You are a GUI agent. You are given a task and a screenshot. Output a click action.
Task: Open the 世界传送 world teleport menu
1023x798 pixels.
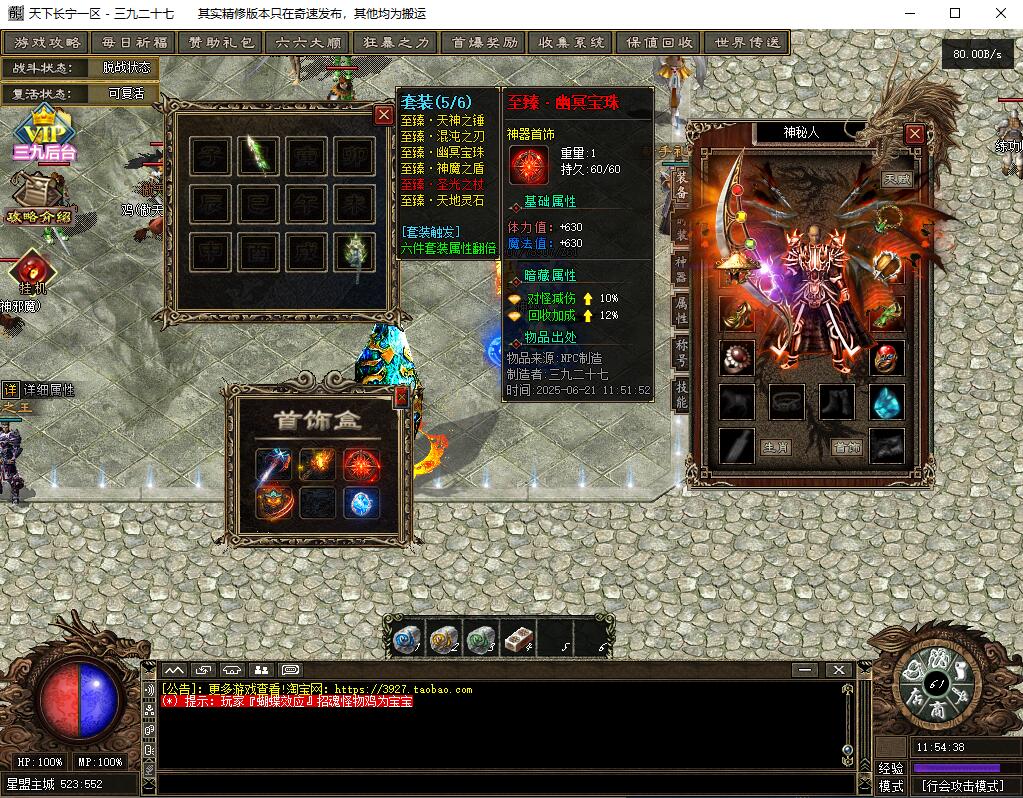coord(746,43)
